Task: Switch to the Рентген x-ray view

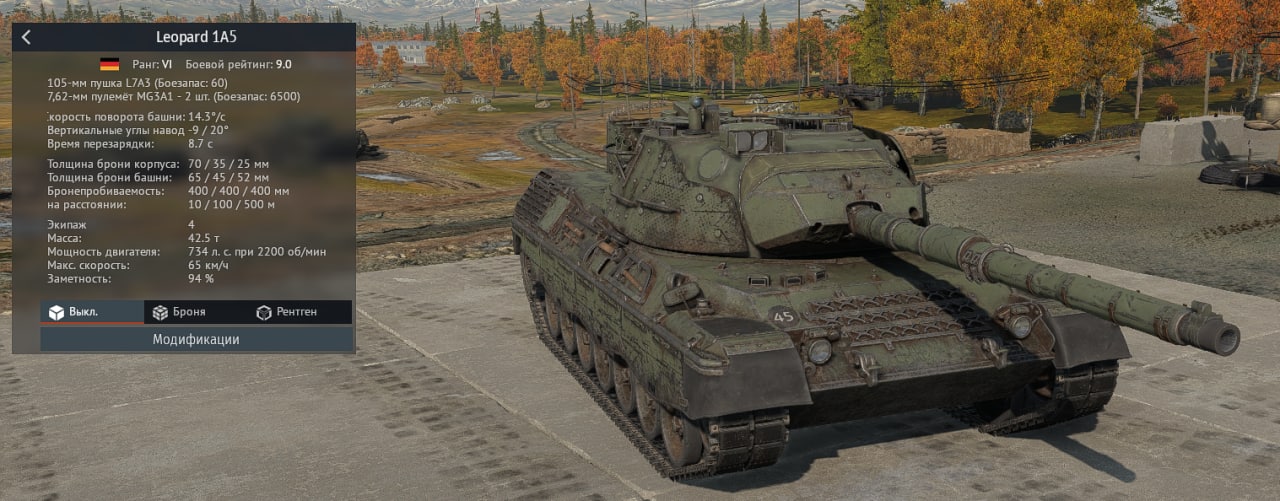Action: [x=287, y=312]
